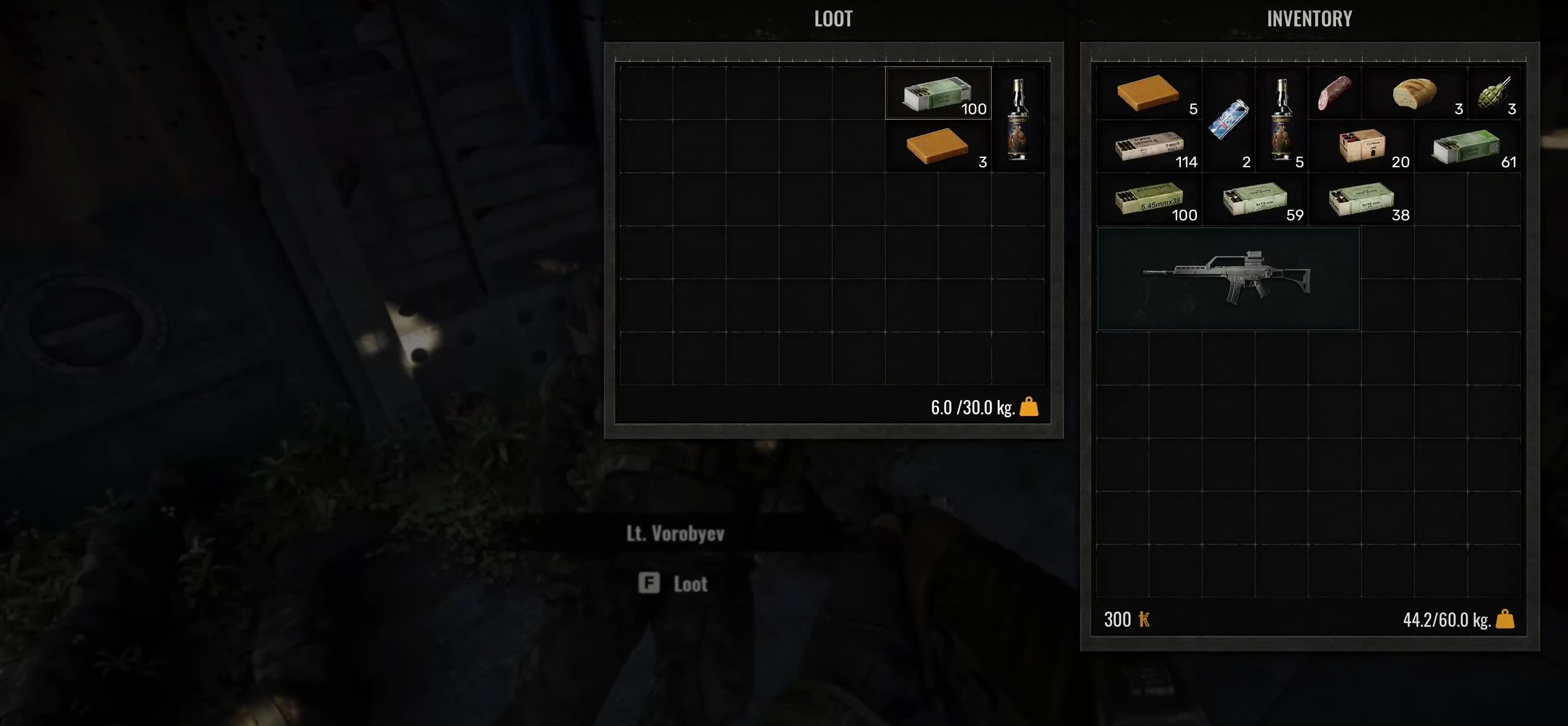
Task: Take the Cossacks vodka bottle from Loot
Action: click(x=1017, y=120)
